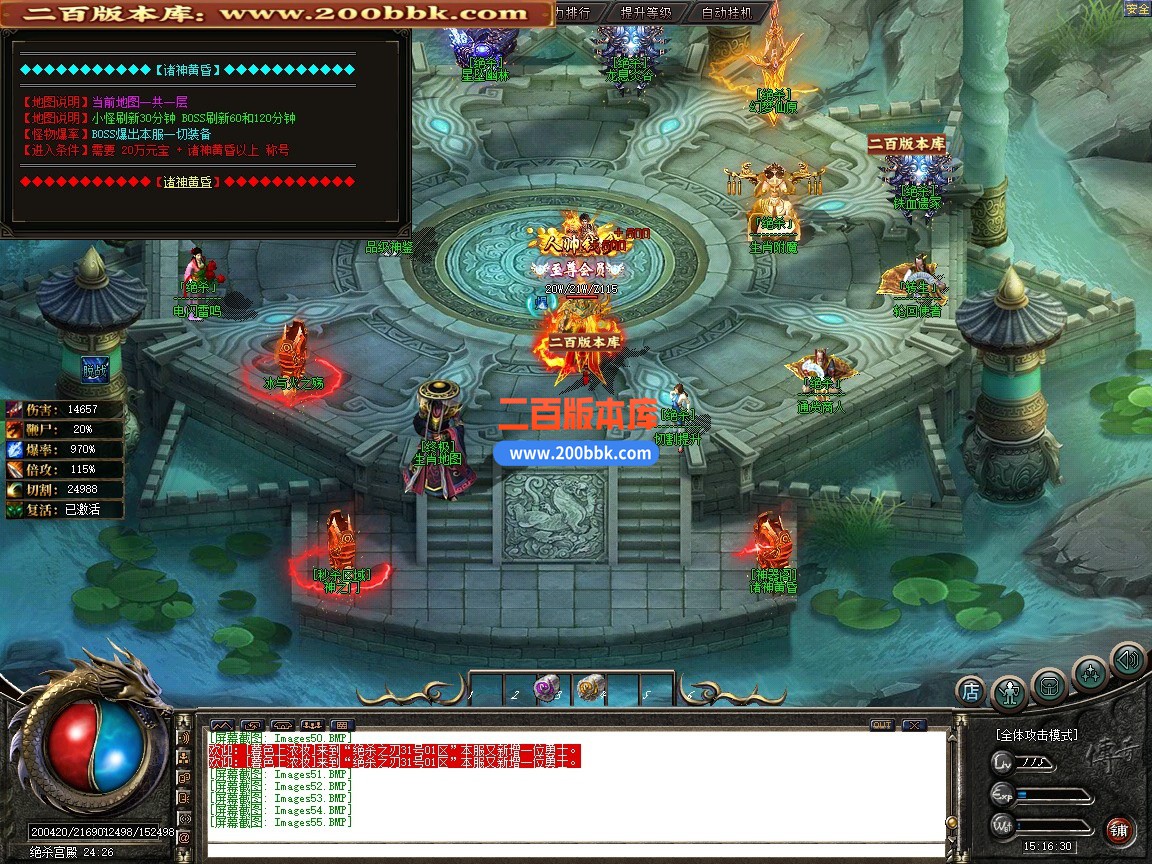Use the purple item in the quick slot

pos(546,688)
